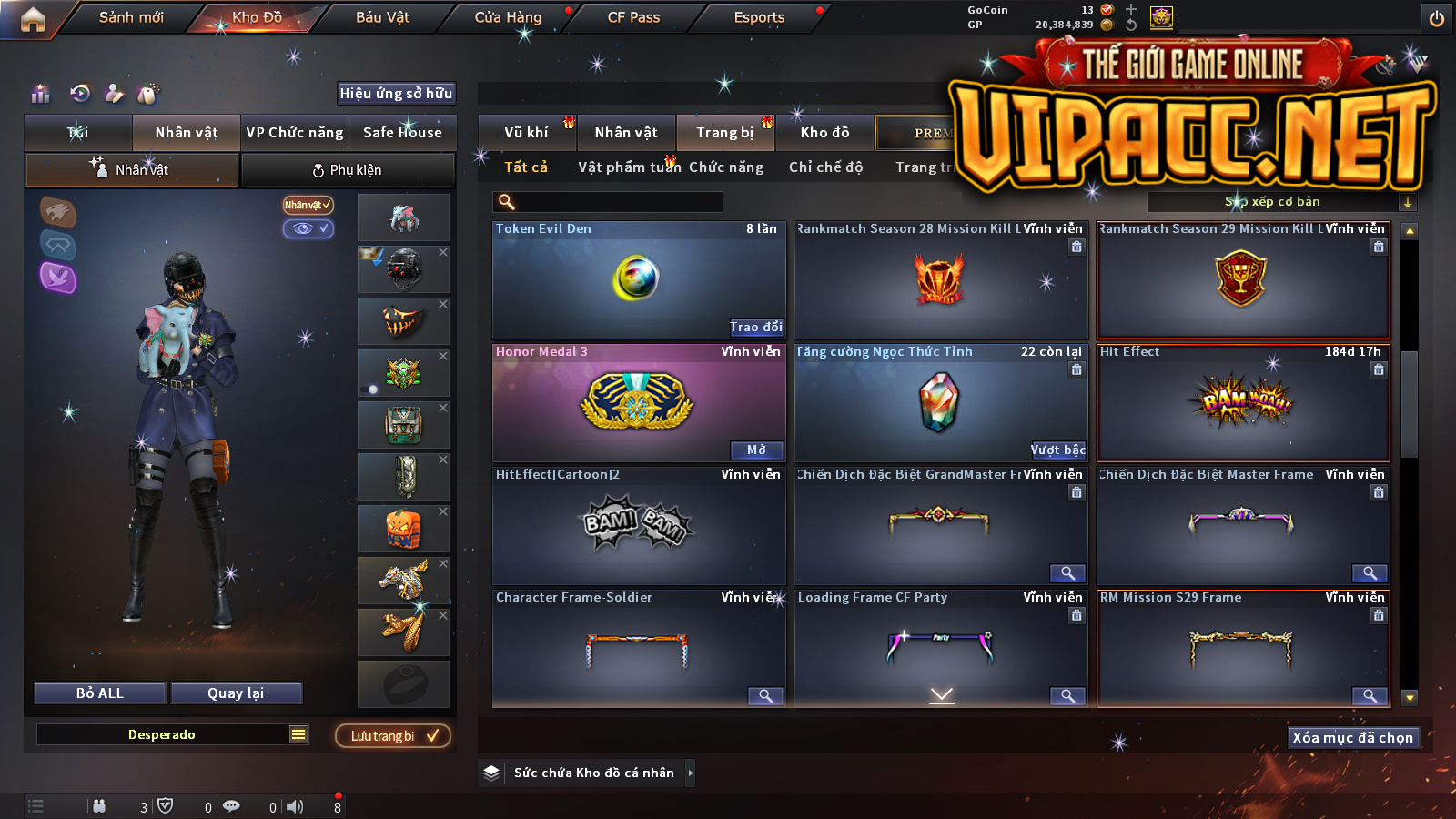Switch to Safe House tab
This screenshot has width=1456, height=819.
coord(402,133)
